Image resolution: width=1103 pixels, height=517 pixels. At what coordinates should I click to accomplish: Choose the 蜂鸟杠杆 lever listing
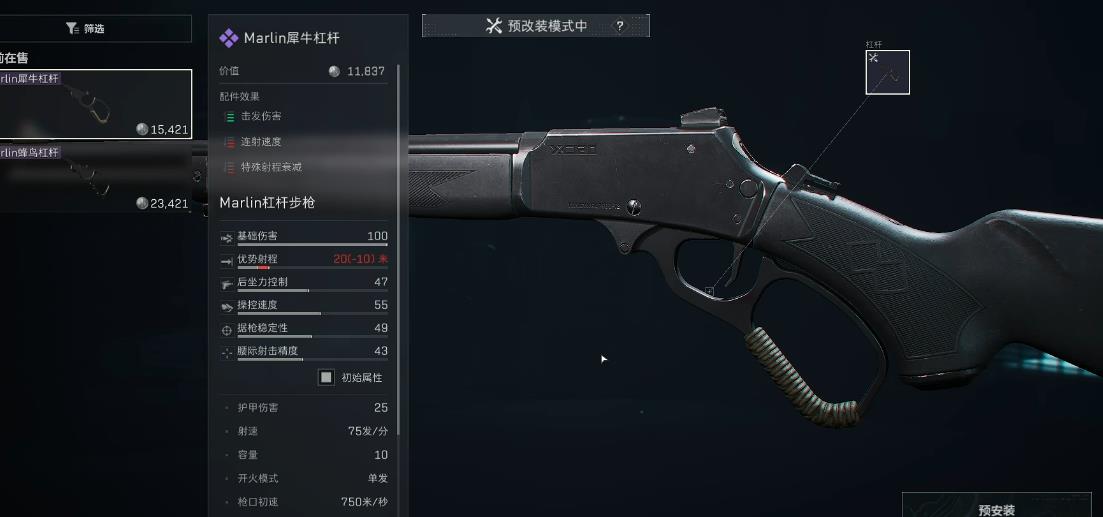(95, 178)
